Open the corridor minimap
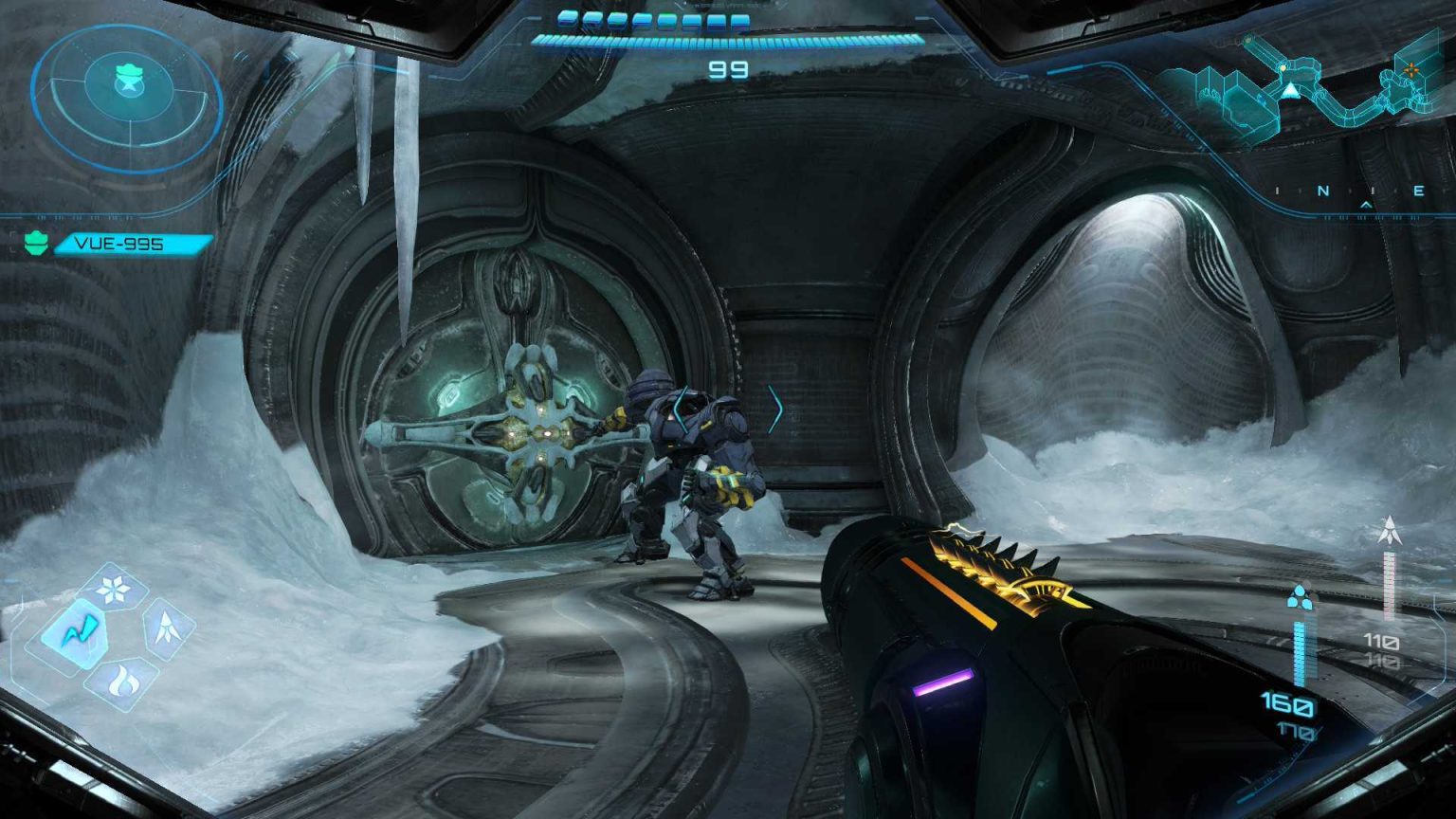The height and width of the screenshot is (819, 1456). click(1318, 87)
